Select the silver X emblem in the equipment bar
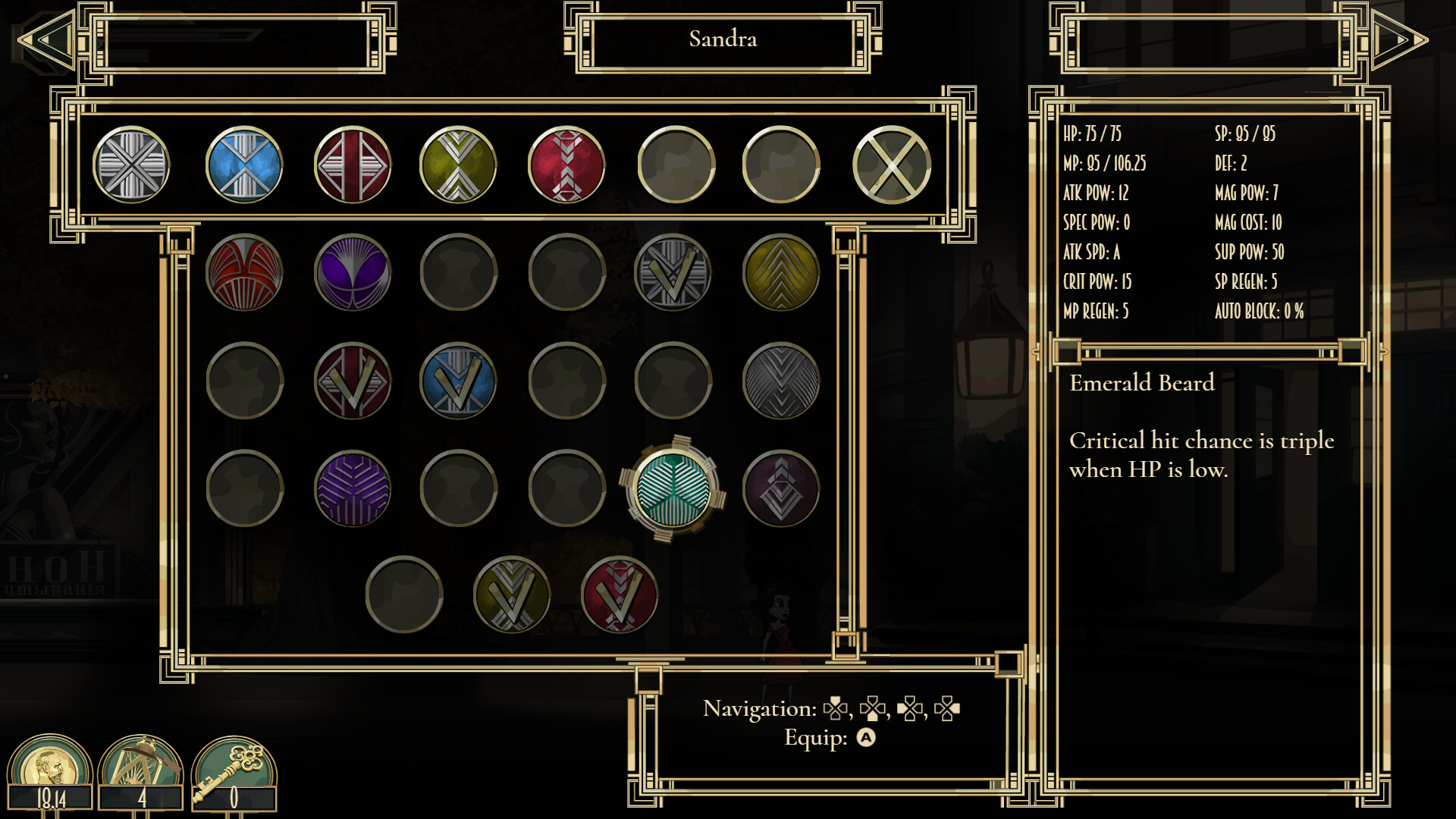The height and width of the screenshot is (819, 1456). 130,167
